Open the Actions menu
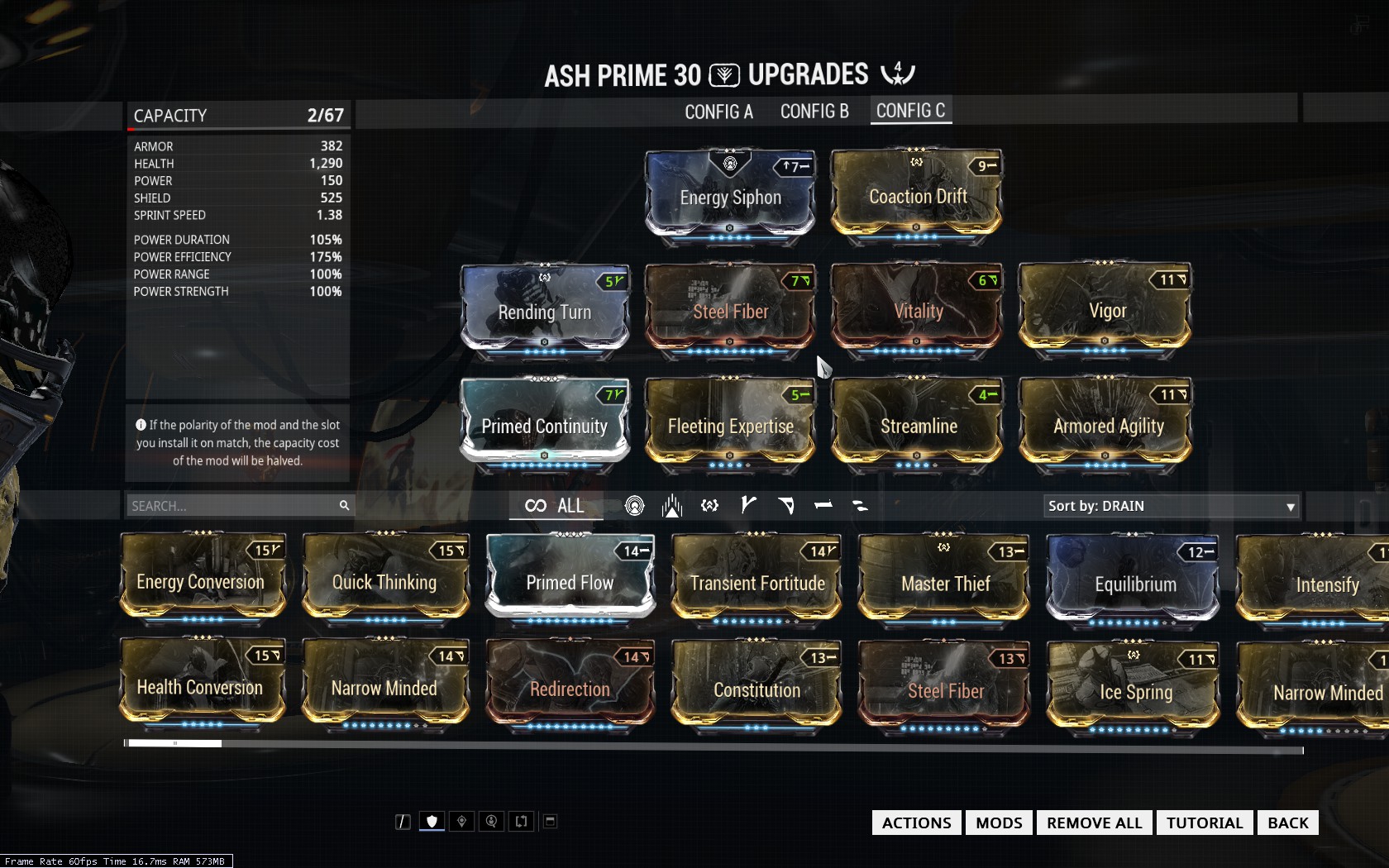This screenshot has width=1389, height=868. tap(916, 823)
